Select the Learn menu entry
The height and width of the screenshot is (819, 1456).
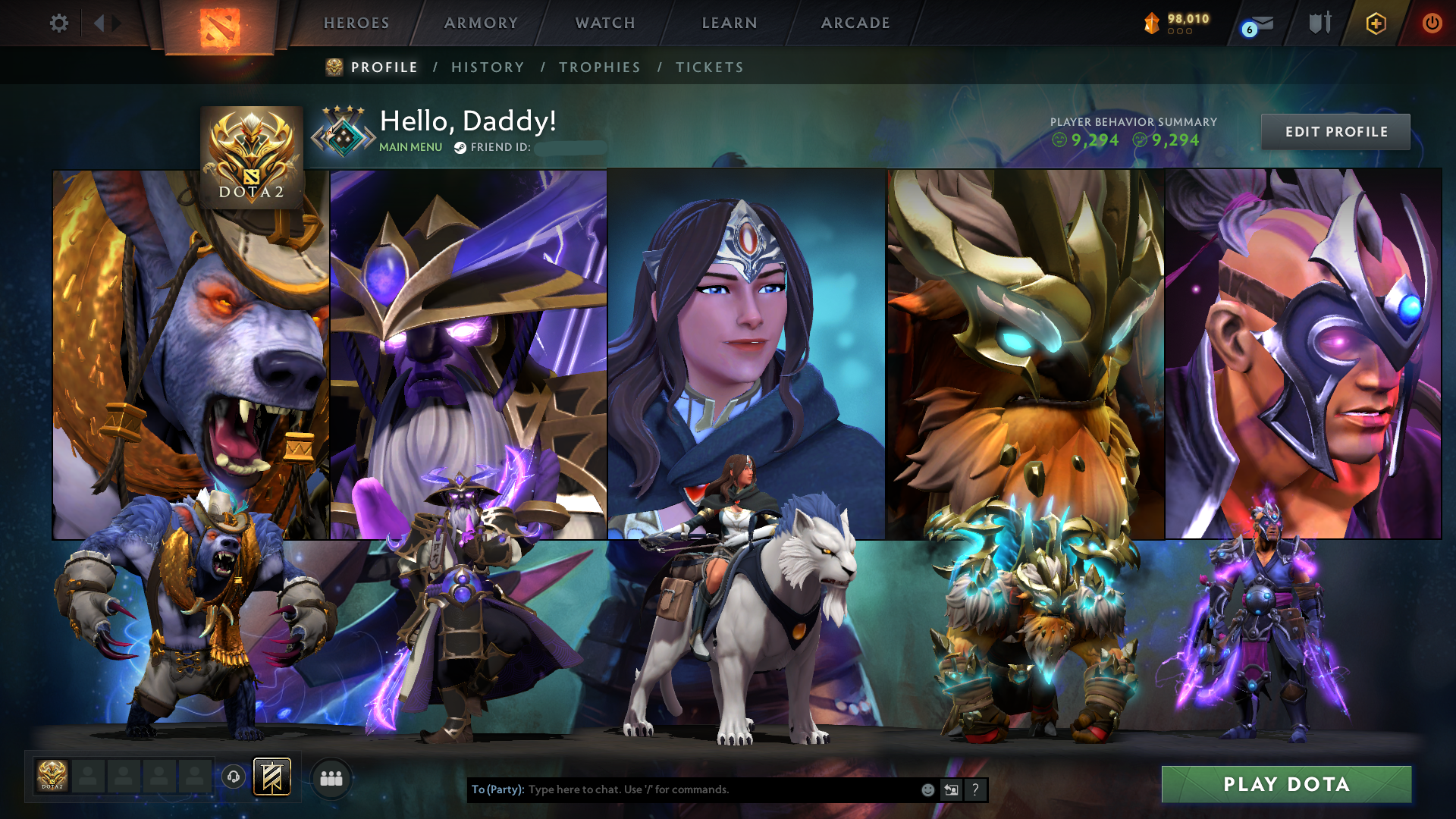pyautogui.click(x=730, y=24)
